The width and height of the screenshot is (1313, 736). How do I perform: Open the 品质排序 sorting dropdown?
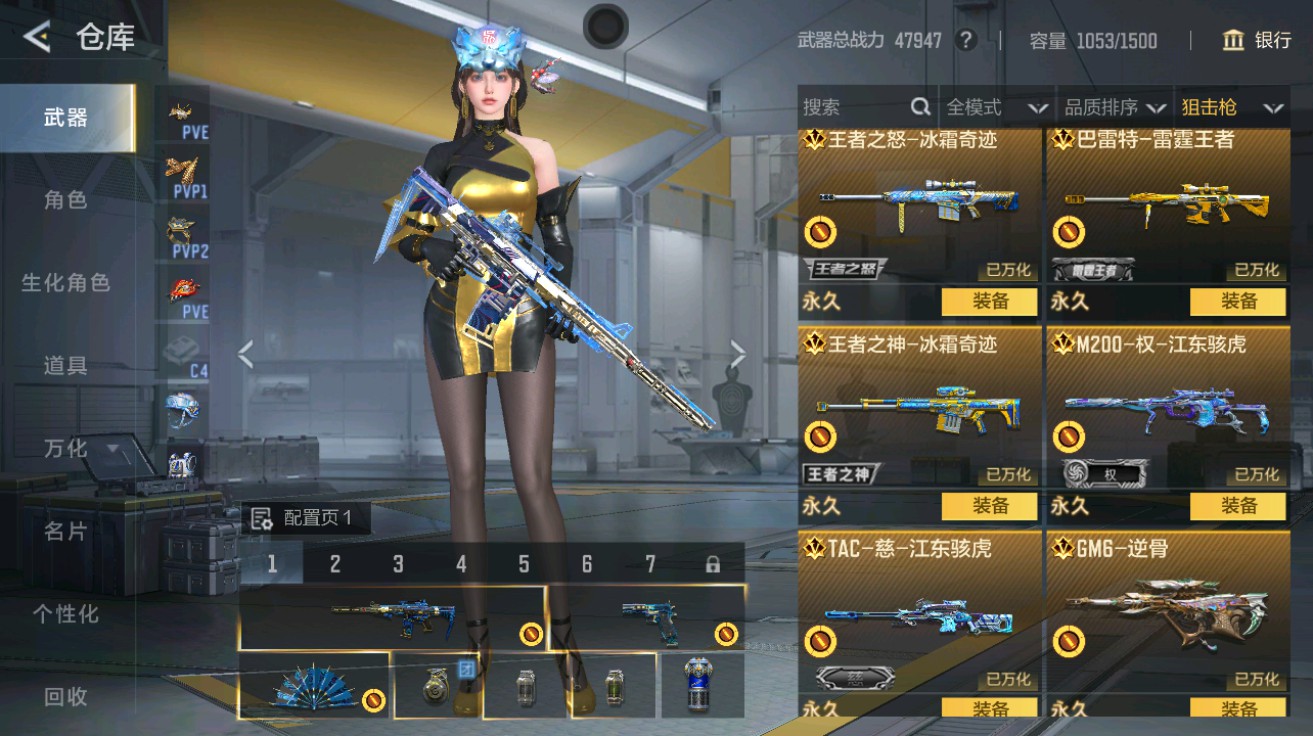1103,107
